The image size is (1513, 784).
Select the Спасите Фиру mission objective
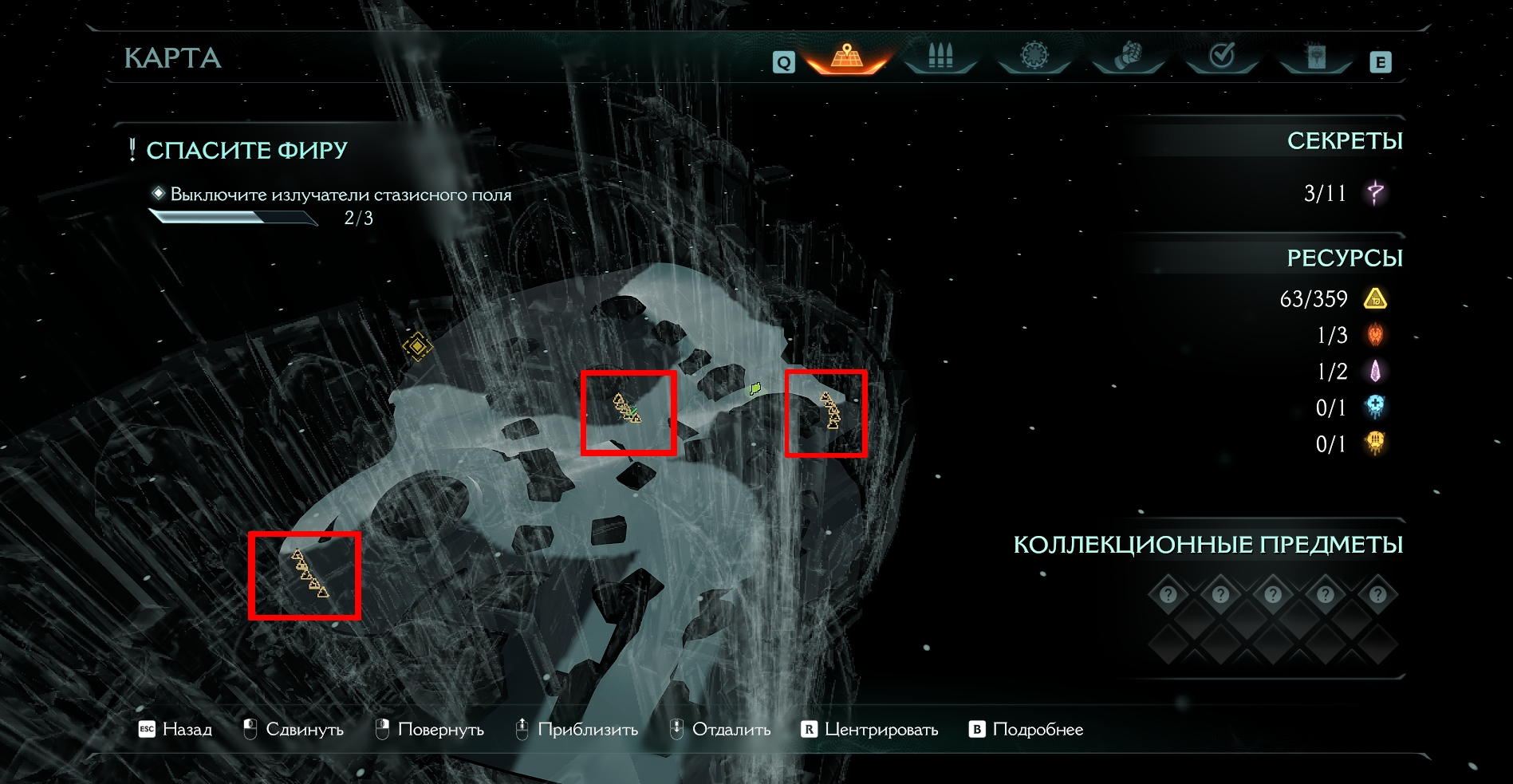[x=246, y=150]
